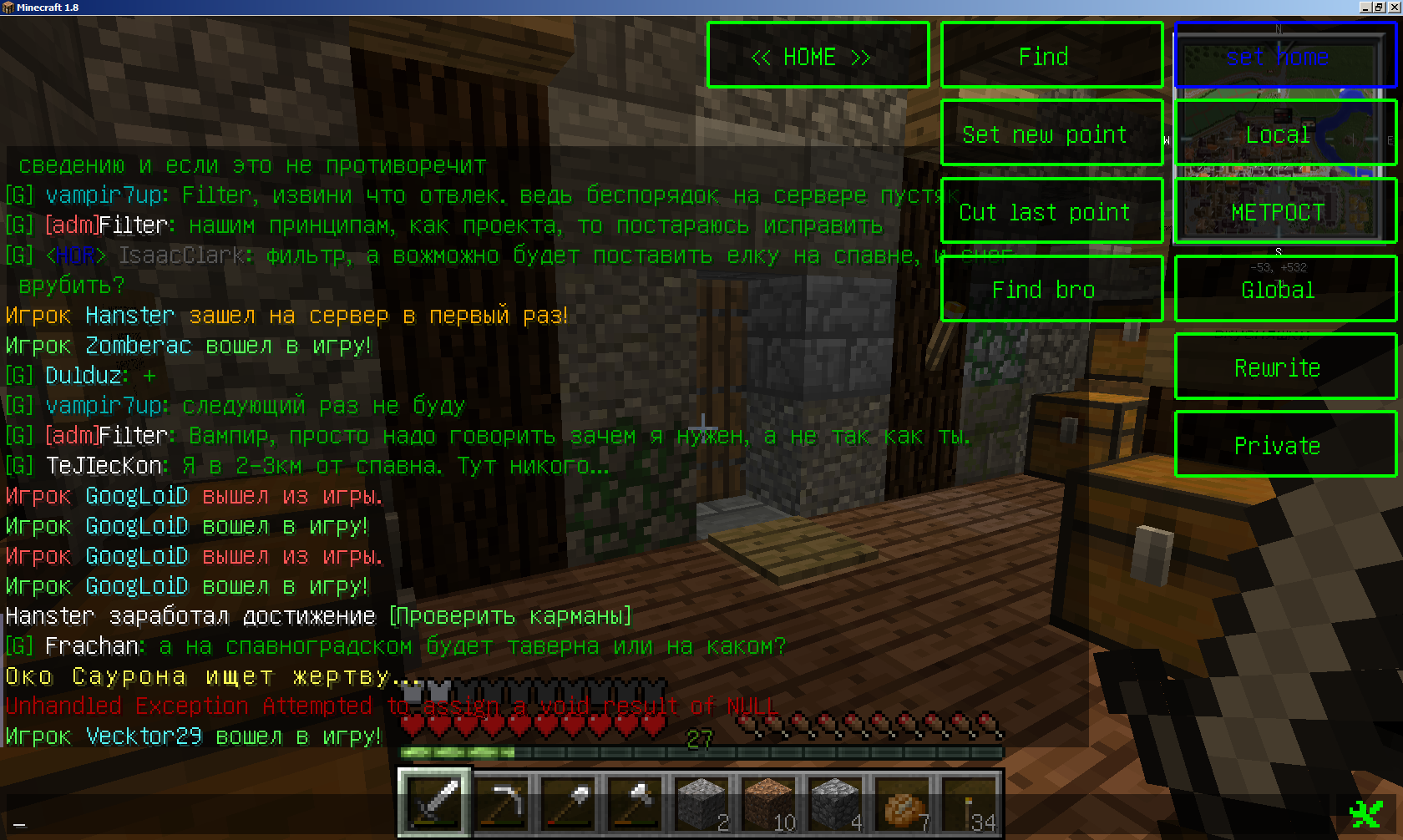Image resolution: width=1403 pixels, height=840 pixels.
Task: Click Cut last point
Action: coord(1051,210)
